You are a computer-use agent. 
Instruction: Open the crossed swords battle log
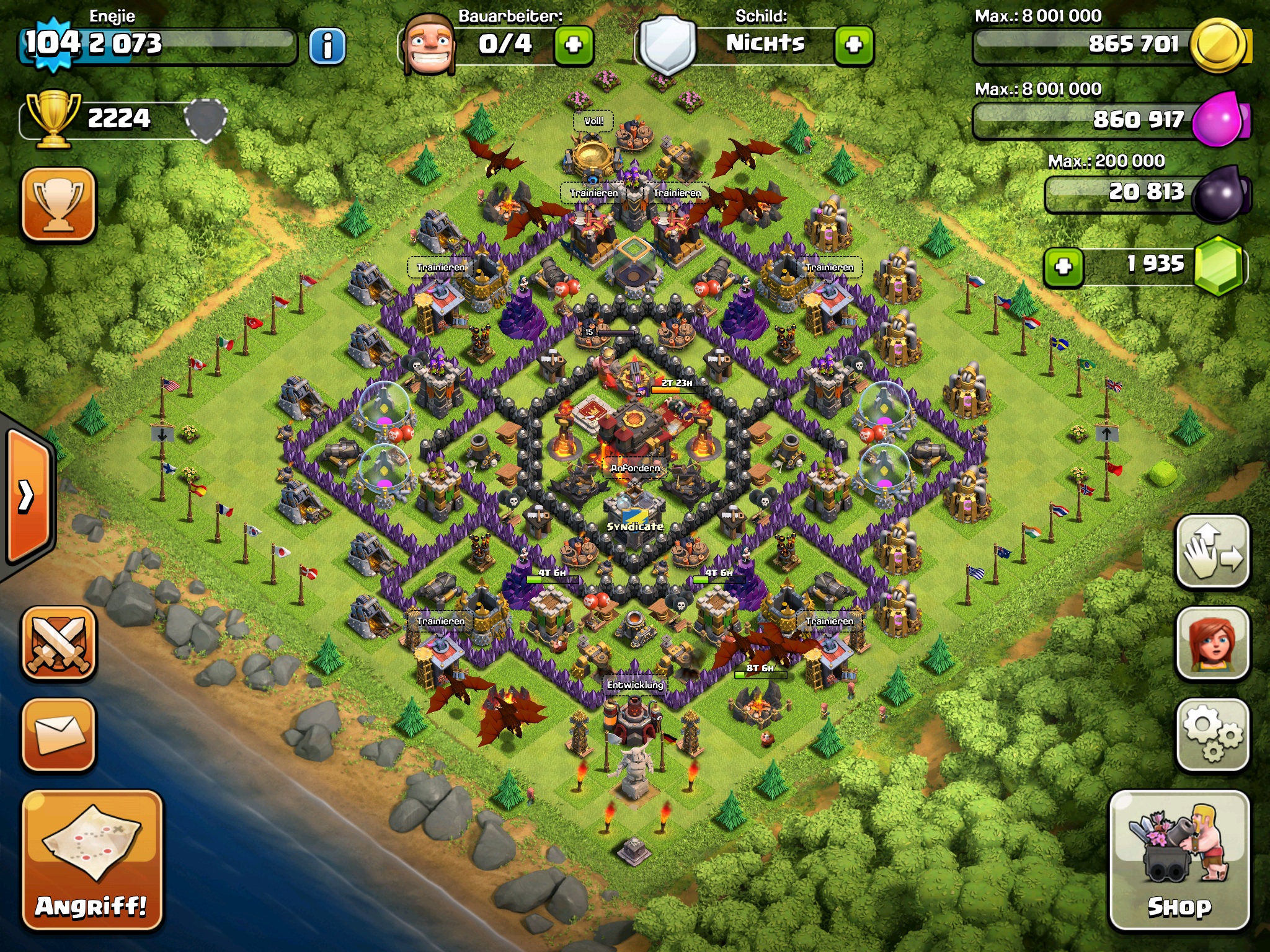[x=59, y=643]
